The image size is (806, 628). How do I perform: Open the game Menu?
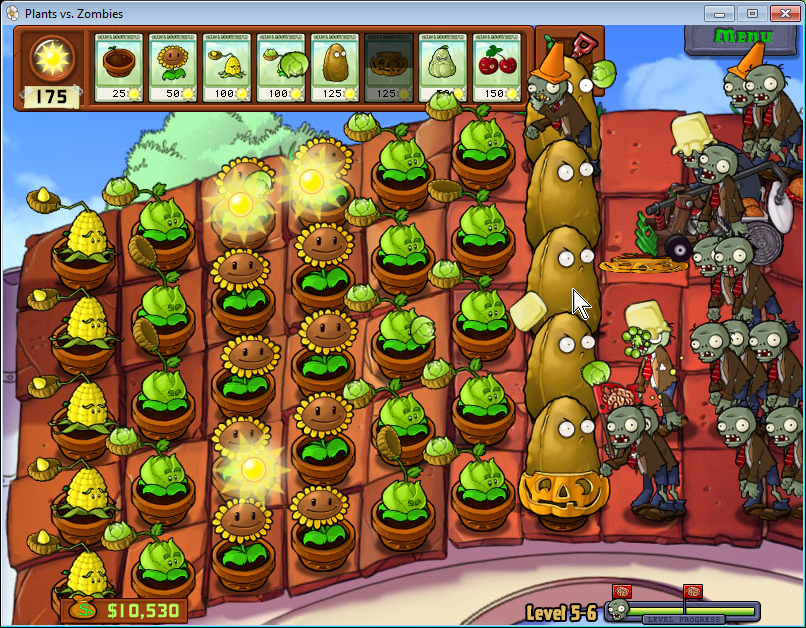point(738,38)
